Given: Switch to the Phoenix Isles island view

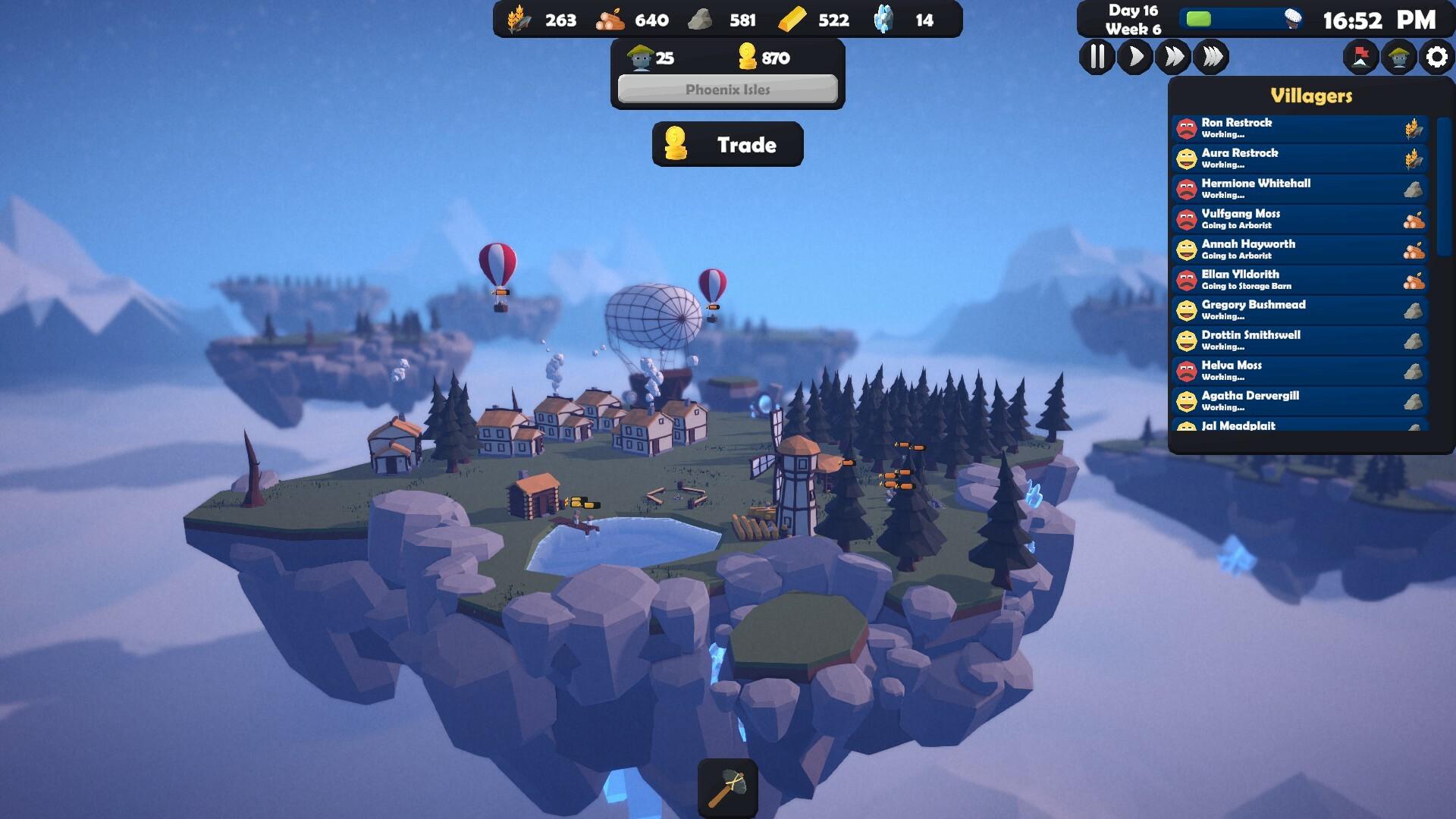Looking at the screenshot, I should tap(726, 90).
